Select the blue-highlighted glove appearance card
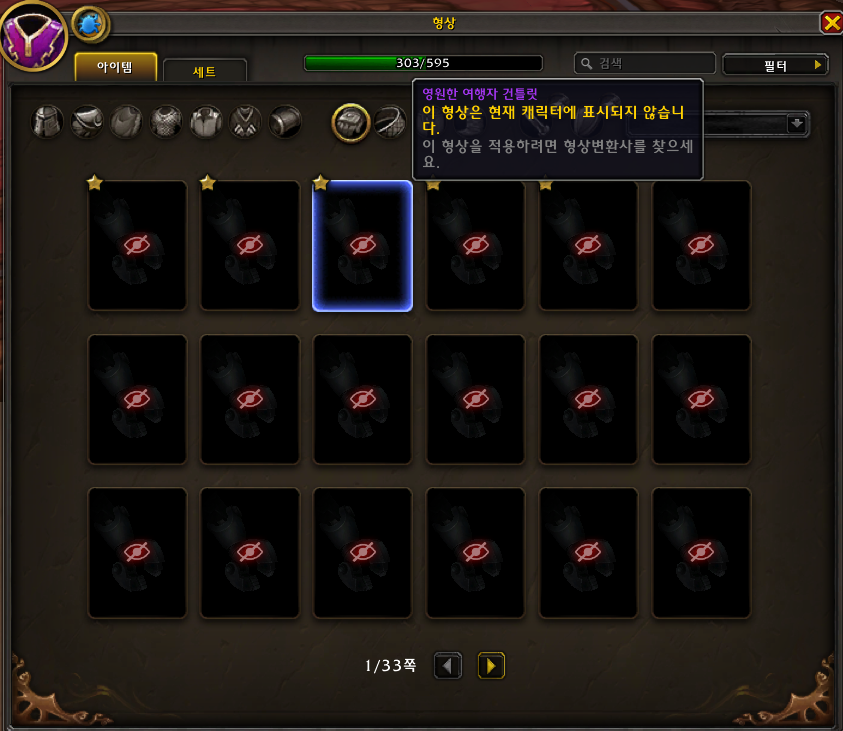843x731 pixels. [x=362, y=246]
